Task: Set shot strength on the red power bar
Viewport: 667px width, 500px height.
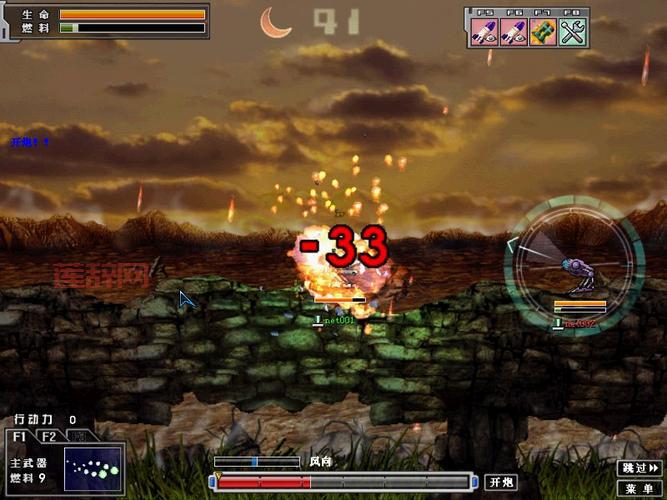Action: [x=341, y=482]
